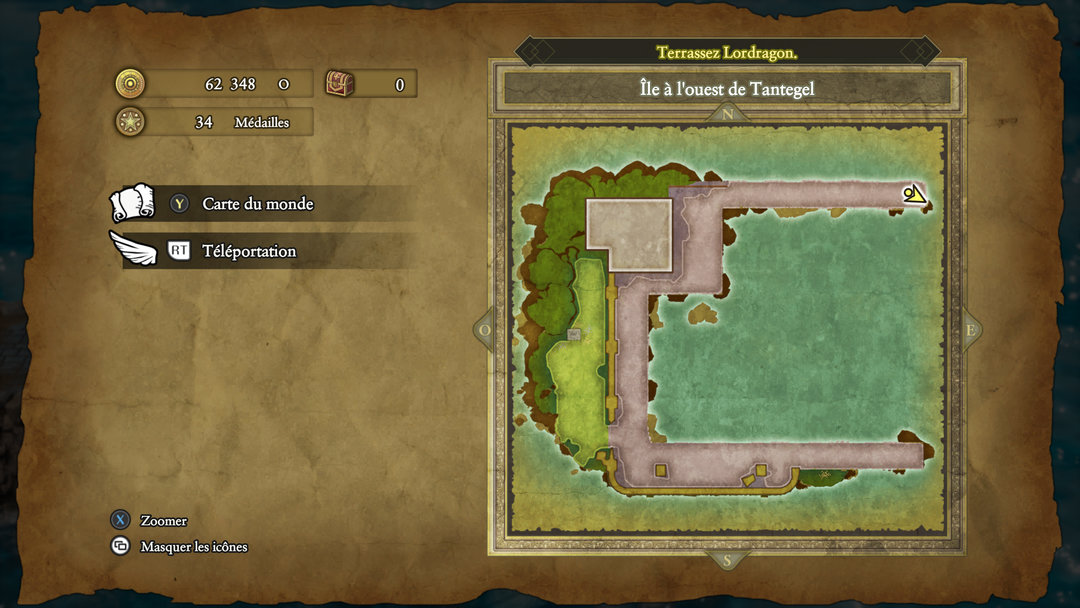Click the west compass arrow on the map
The image size is (1080, 608).
pos(485,330)
